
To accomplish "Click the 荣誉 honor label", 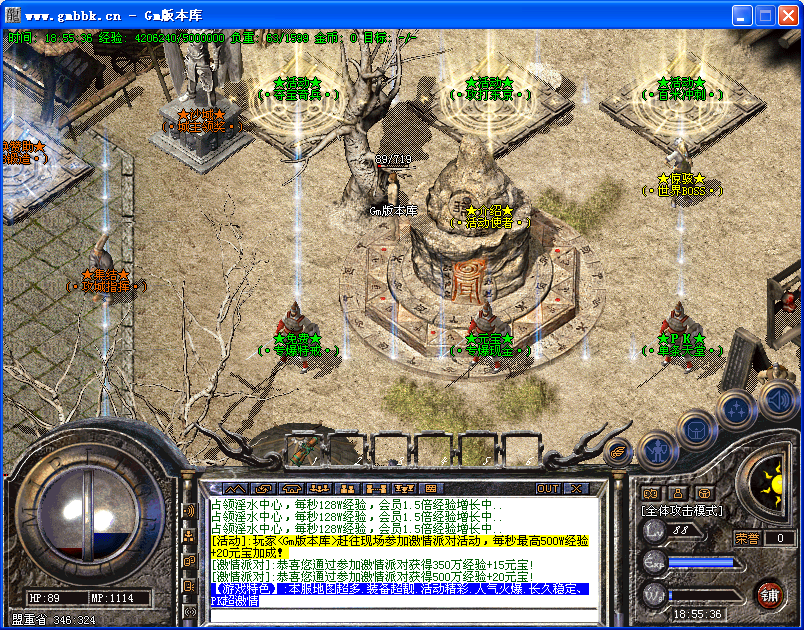I will click(x=747, y=538).
